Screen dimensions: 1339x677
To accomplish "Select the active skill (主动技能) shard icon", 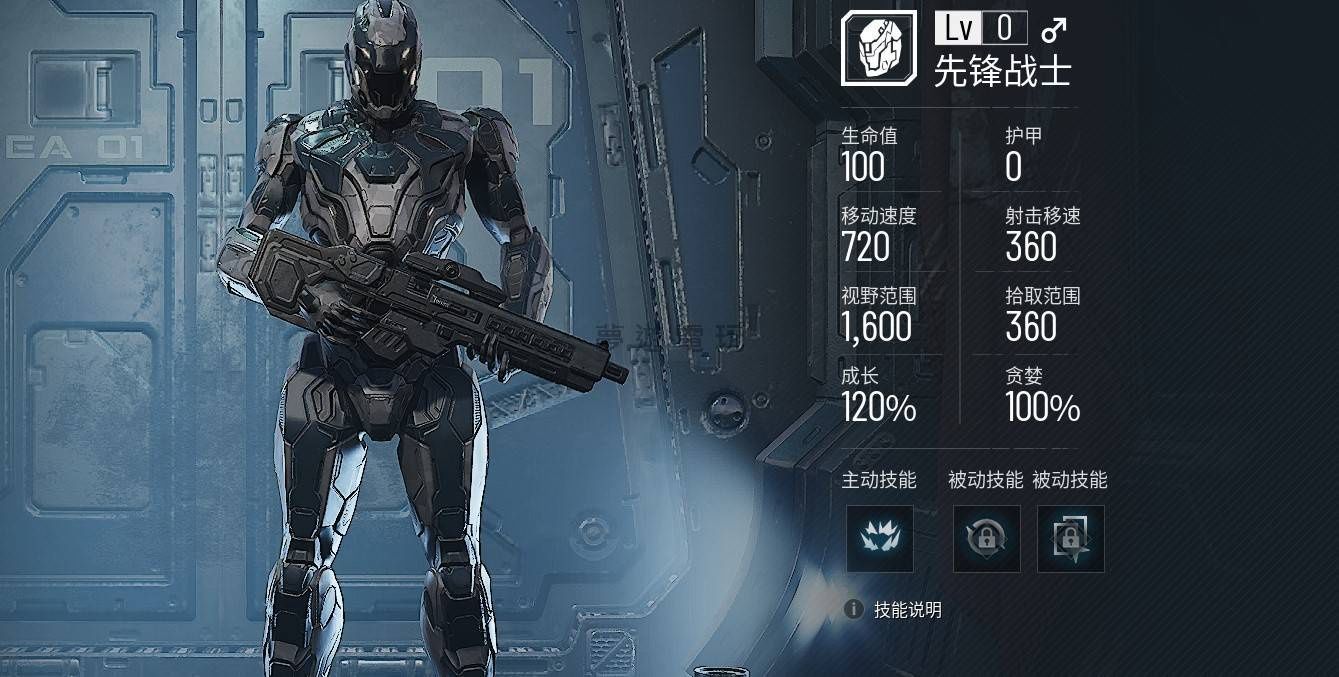I will (879, 539).
